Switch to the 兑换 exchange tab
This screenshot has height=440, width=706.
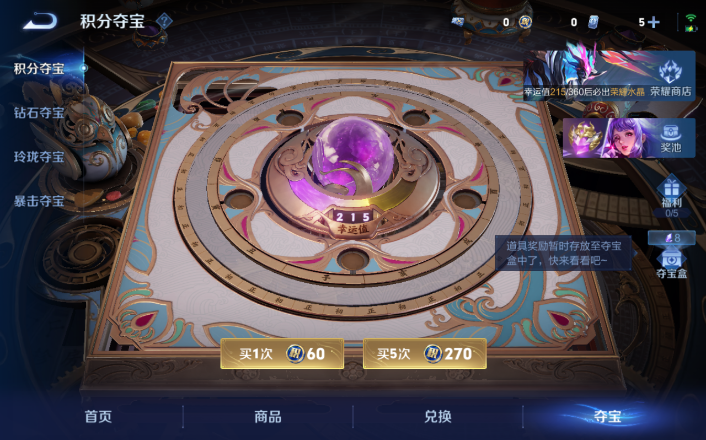point(438,417)
